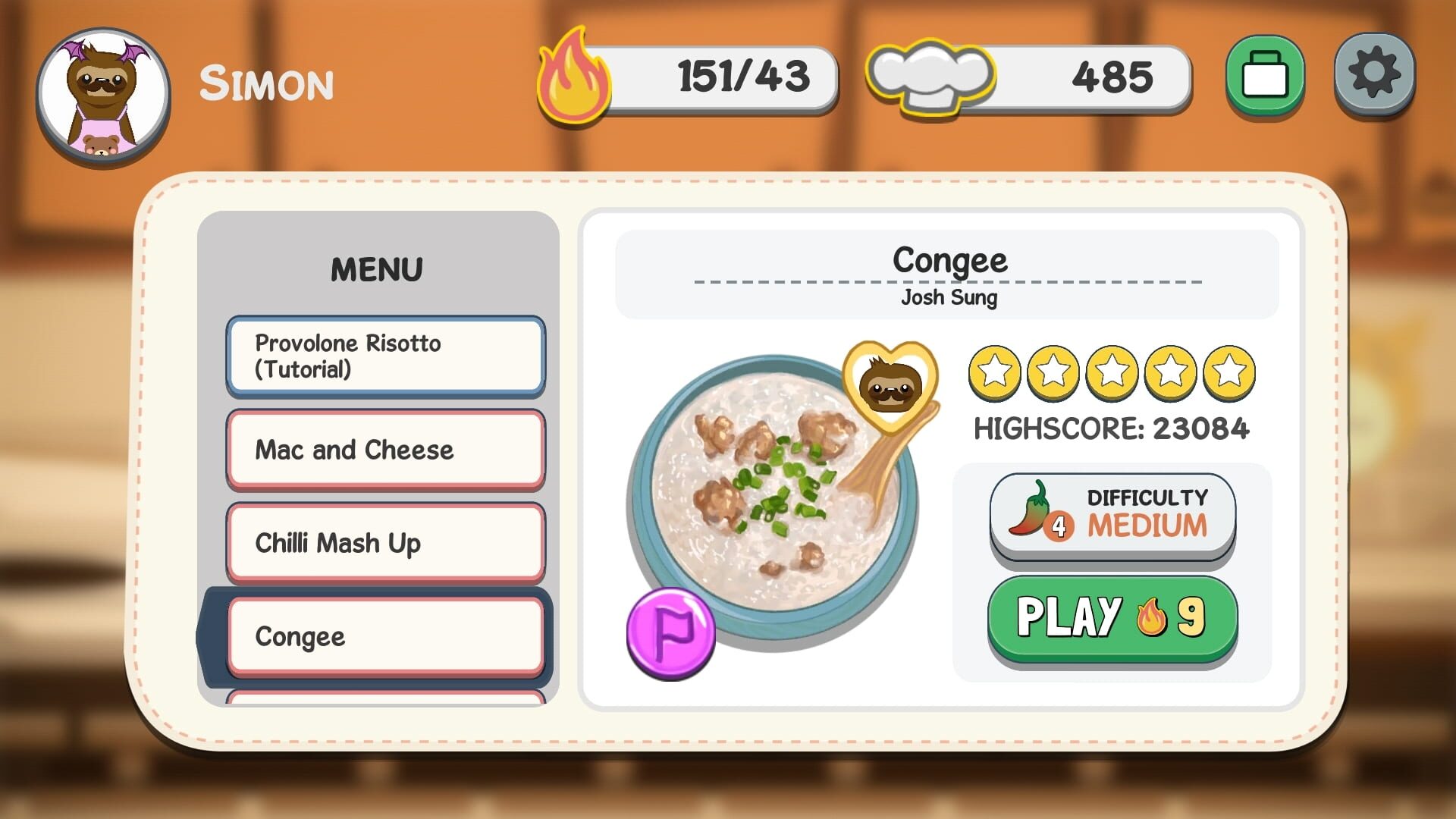Screen dimensions: 1456x819
Task: Tap the flame energy counter
Action: point(687,77)
